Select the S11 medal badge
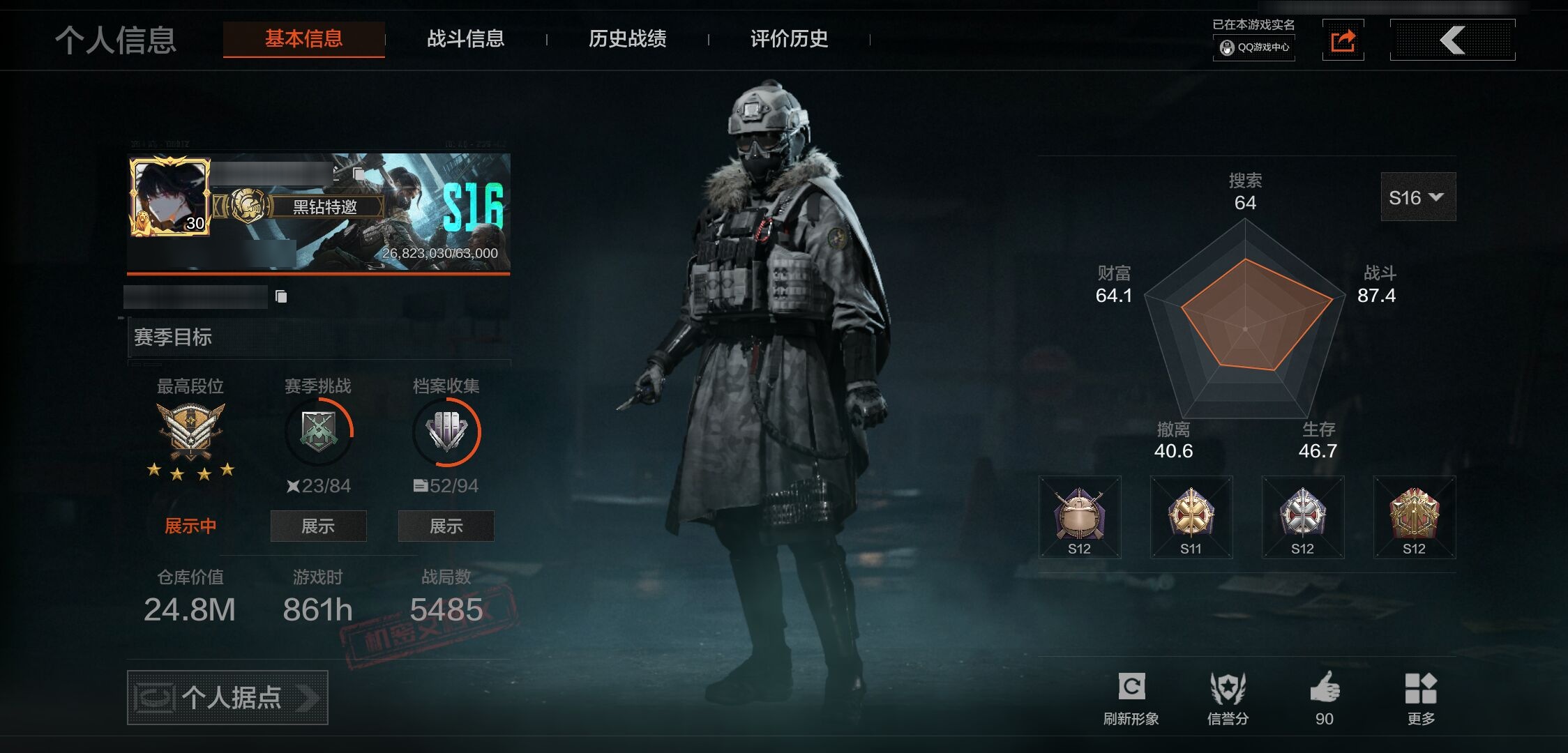This screenshot has width=1568, height=753. [x=1191, y=517]
